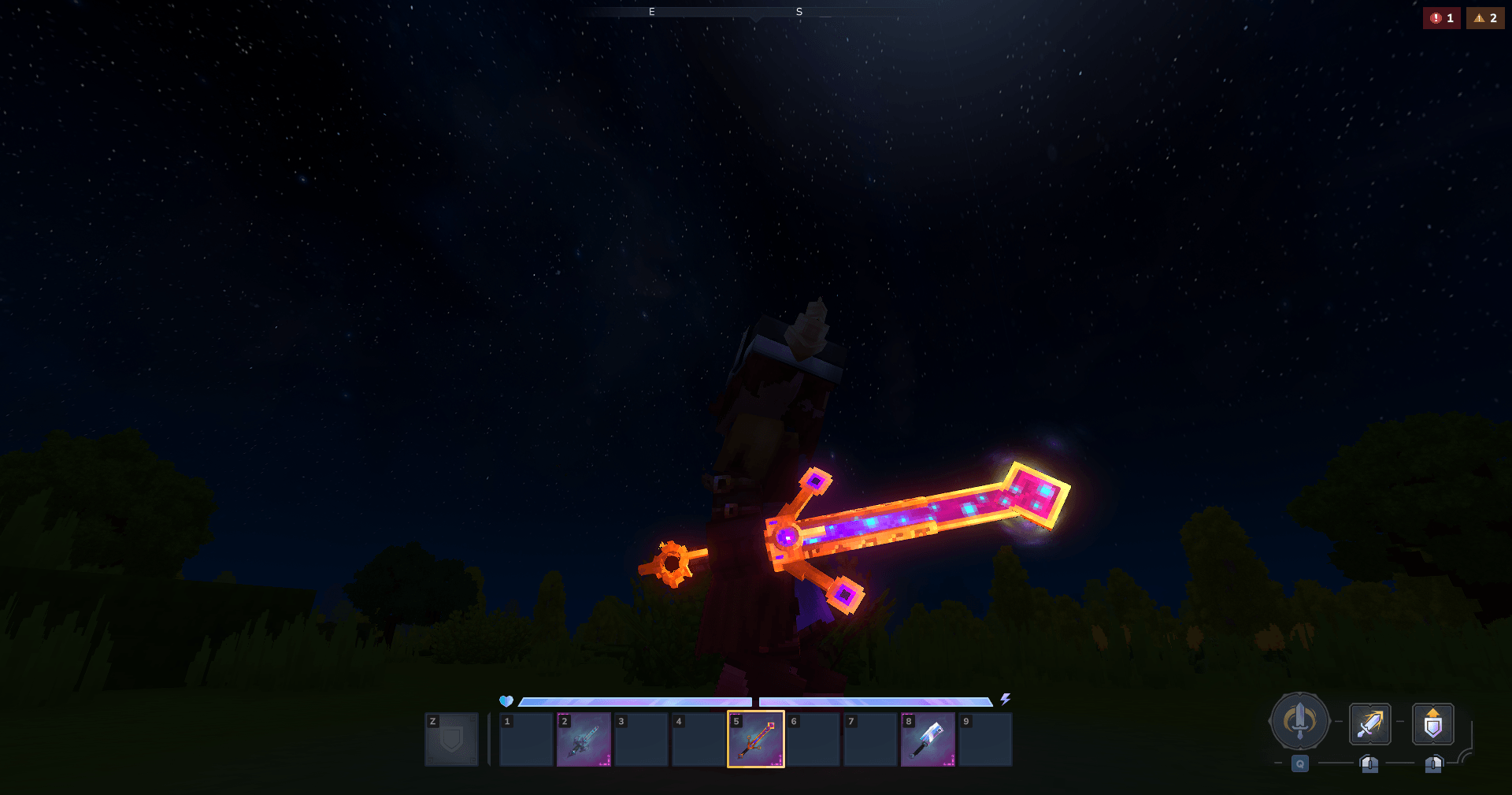This screenshot has height=795, width=1512.
Task: Activate the slashing sword attack ability
Action: (1369, 723)
